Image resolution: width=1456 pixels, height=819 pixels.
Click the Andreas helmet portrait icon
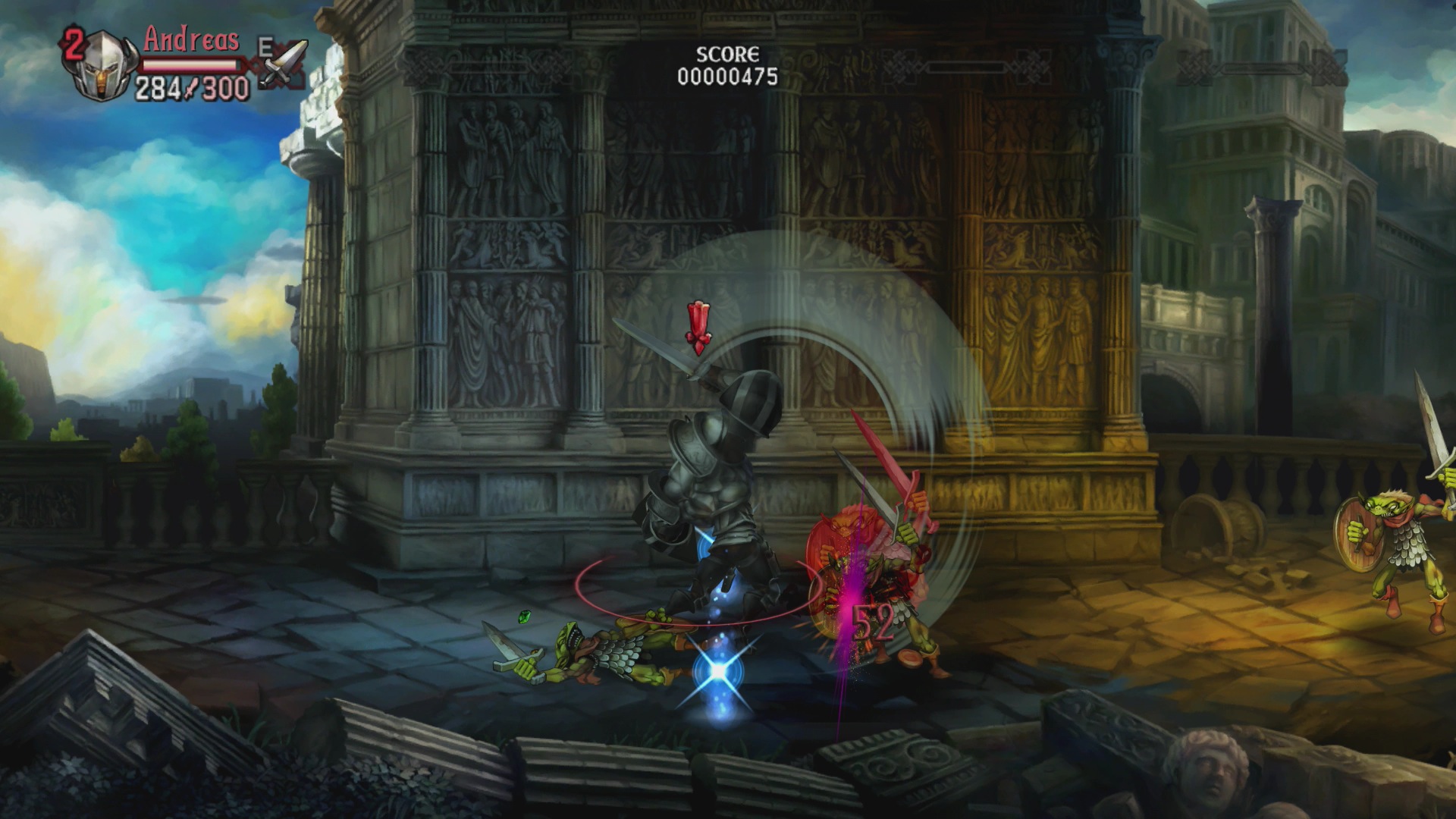[x=102, y=64]
